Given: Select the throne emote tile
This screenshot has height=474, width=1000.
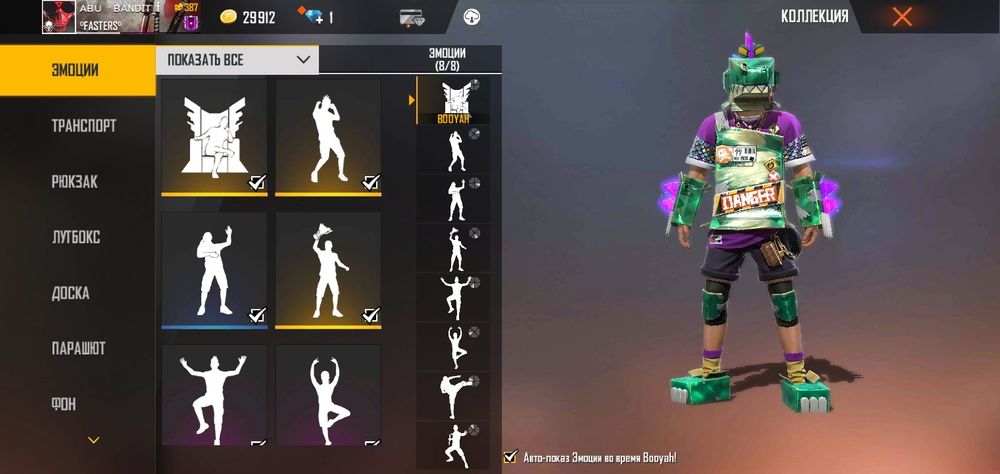Looking at the screenshot, I should tap(214, 137).
